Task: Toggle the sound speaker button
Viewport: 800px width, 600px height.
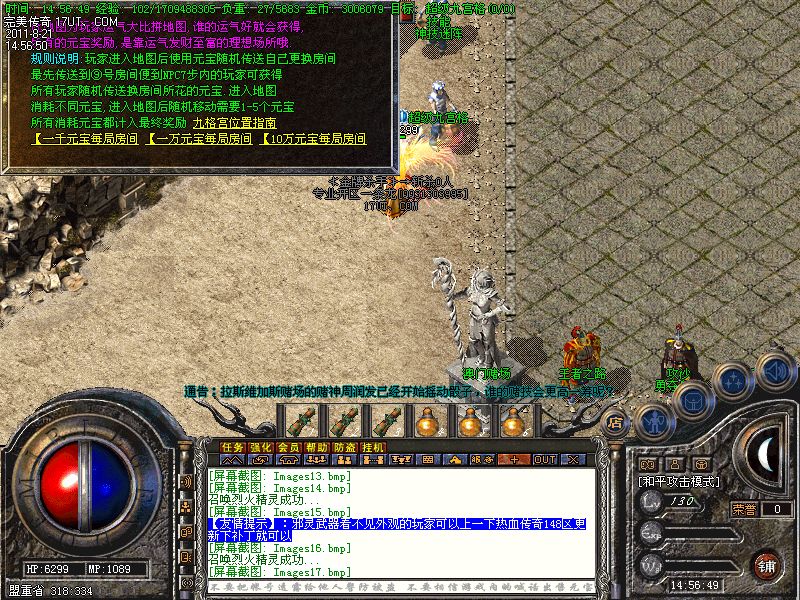Action: coord(776,369)
